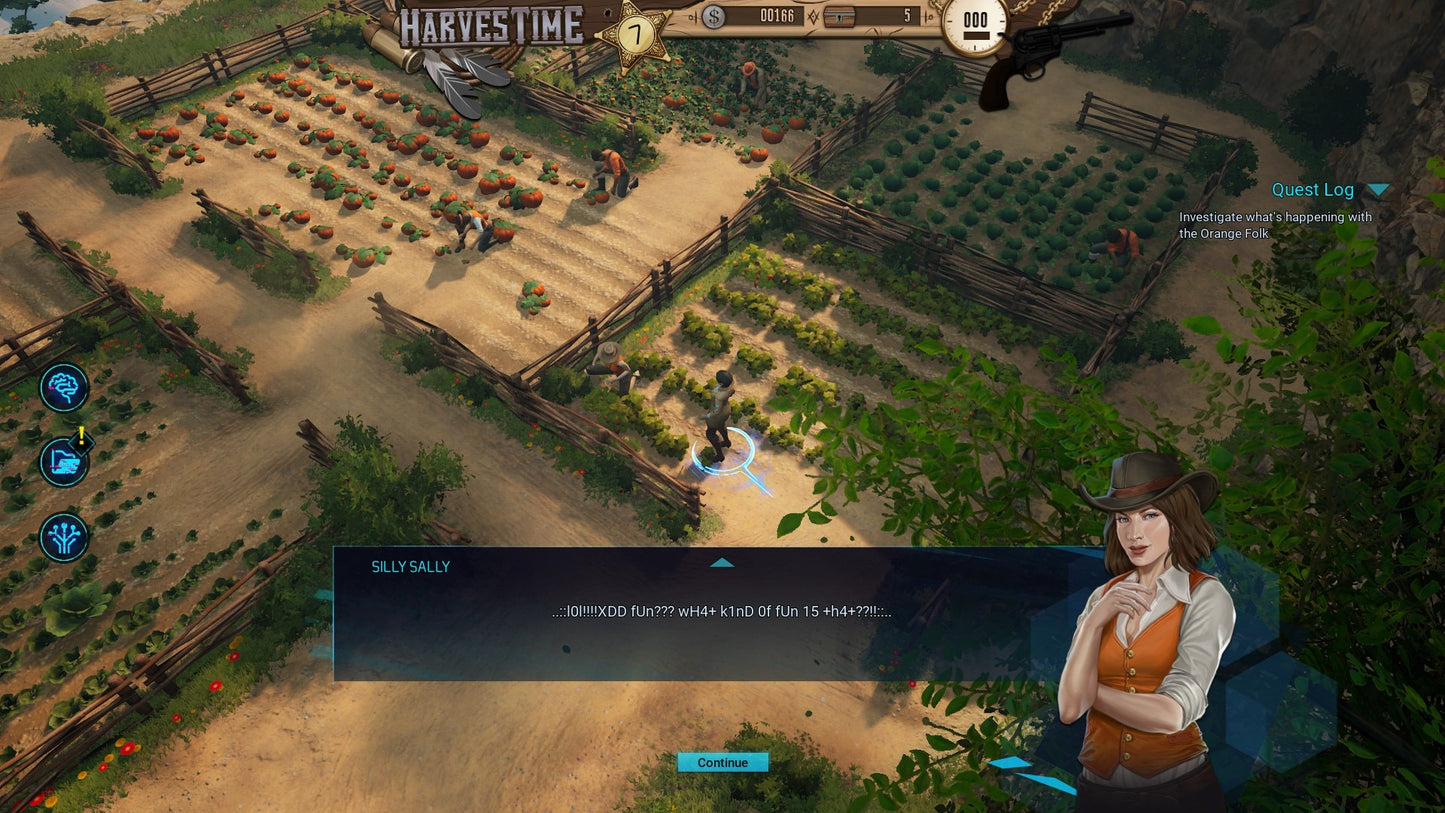The width and height of the screenshot is (1445, 813).
Task: Expand dialogue box with the up arrow
Action: click(722, 563)
